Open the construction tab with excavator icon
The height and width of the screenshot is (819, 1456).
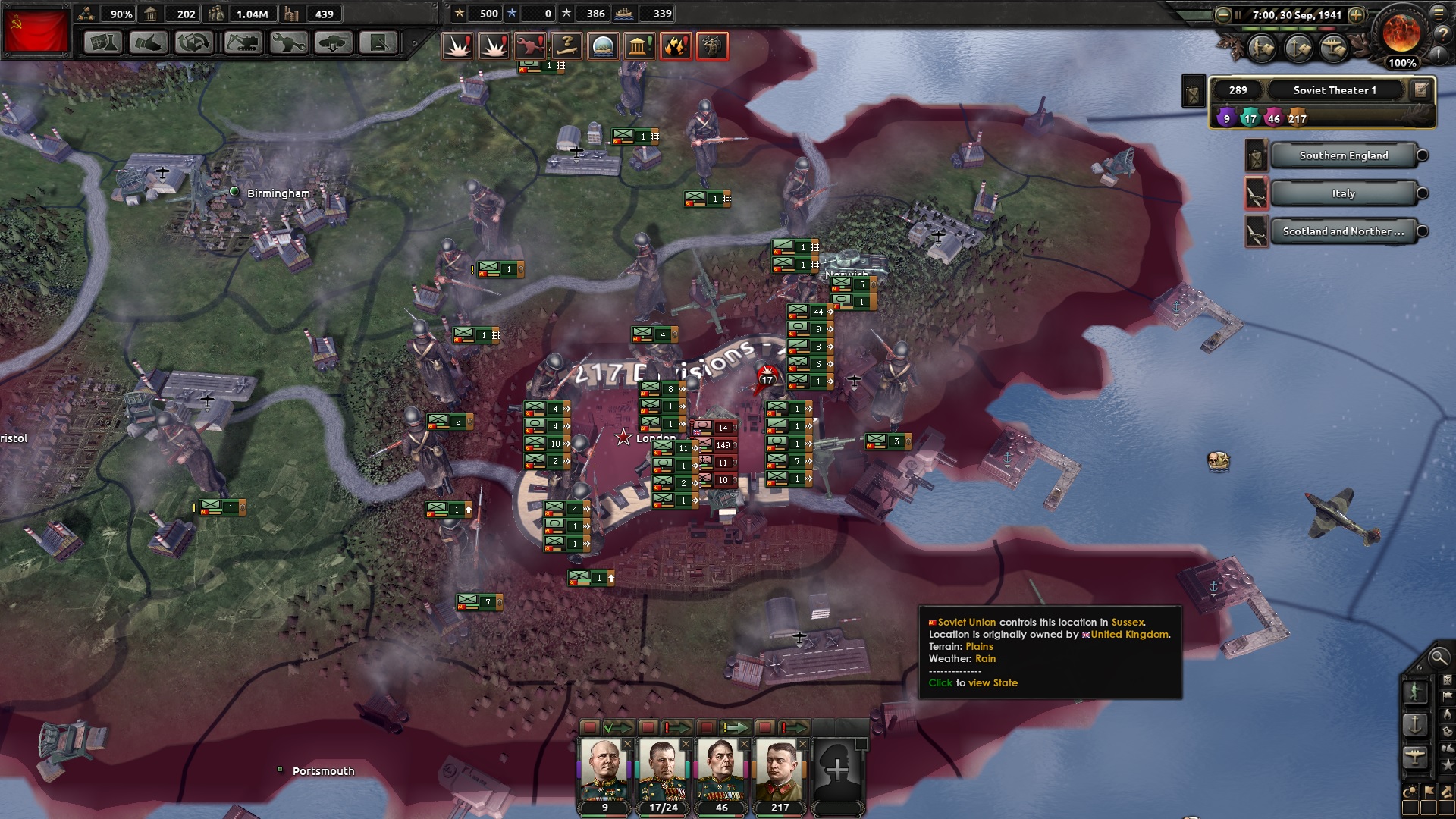[x=241, y=43]
